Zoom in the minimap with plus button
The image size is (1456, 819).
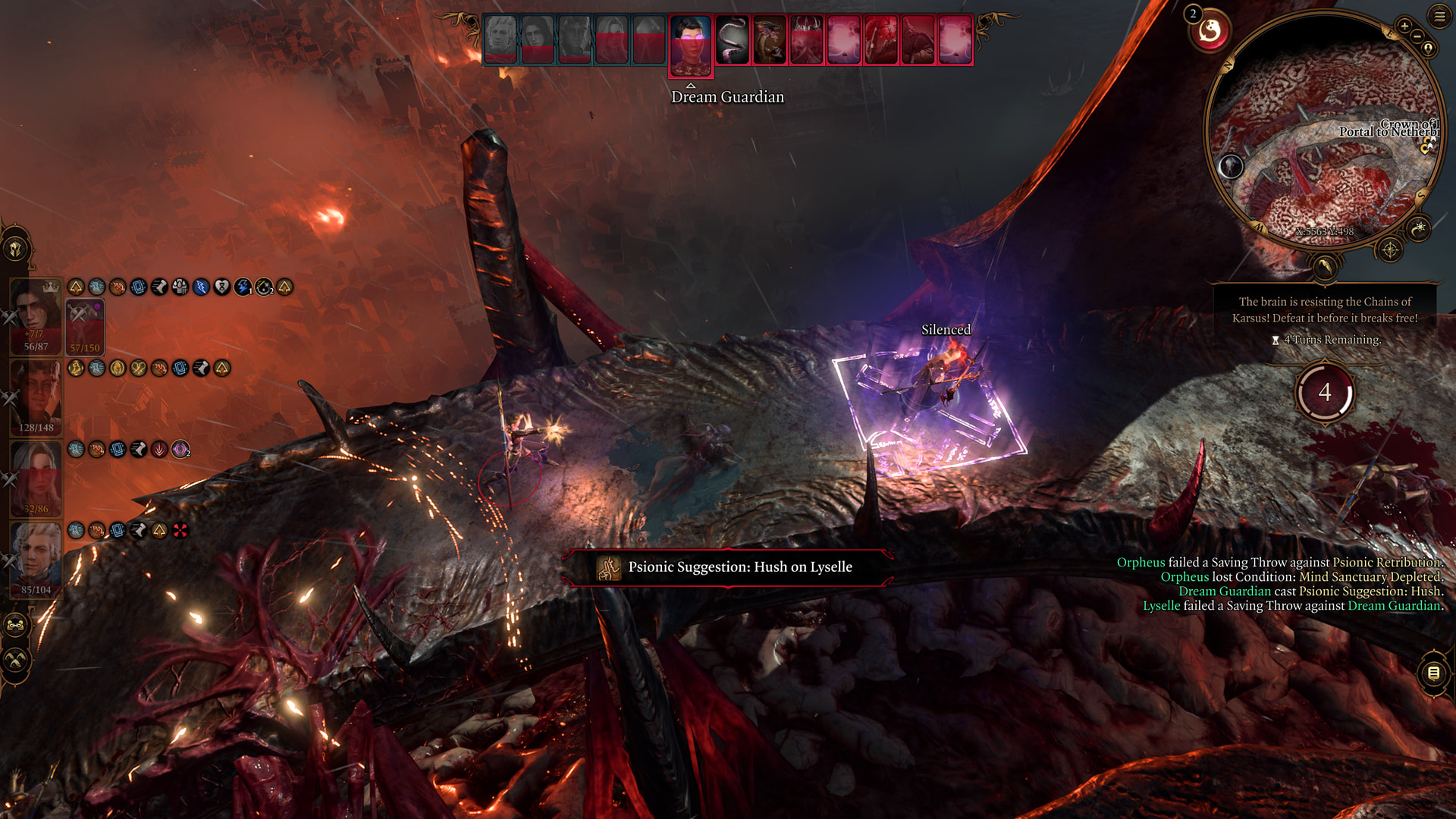[1404, 27]
